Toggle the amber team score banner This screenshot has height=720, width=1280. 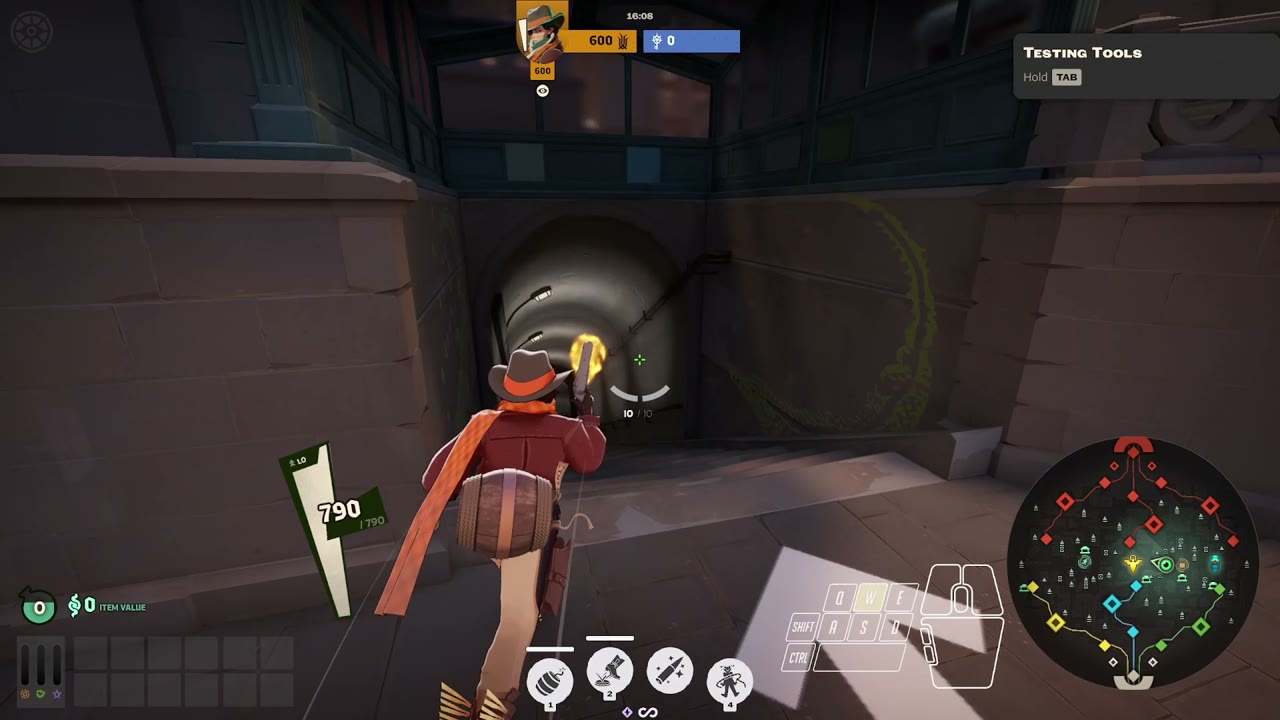(x=598, y=41)
